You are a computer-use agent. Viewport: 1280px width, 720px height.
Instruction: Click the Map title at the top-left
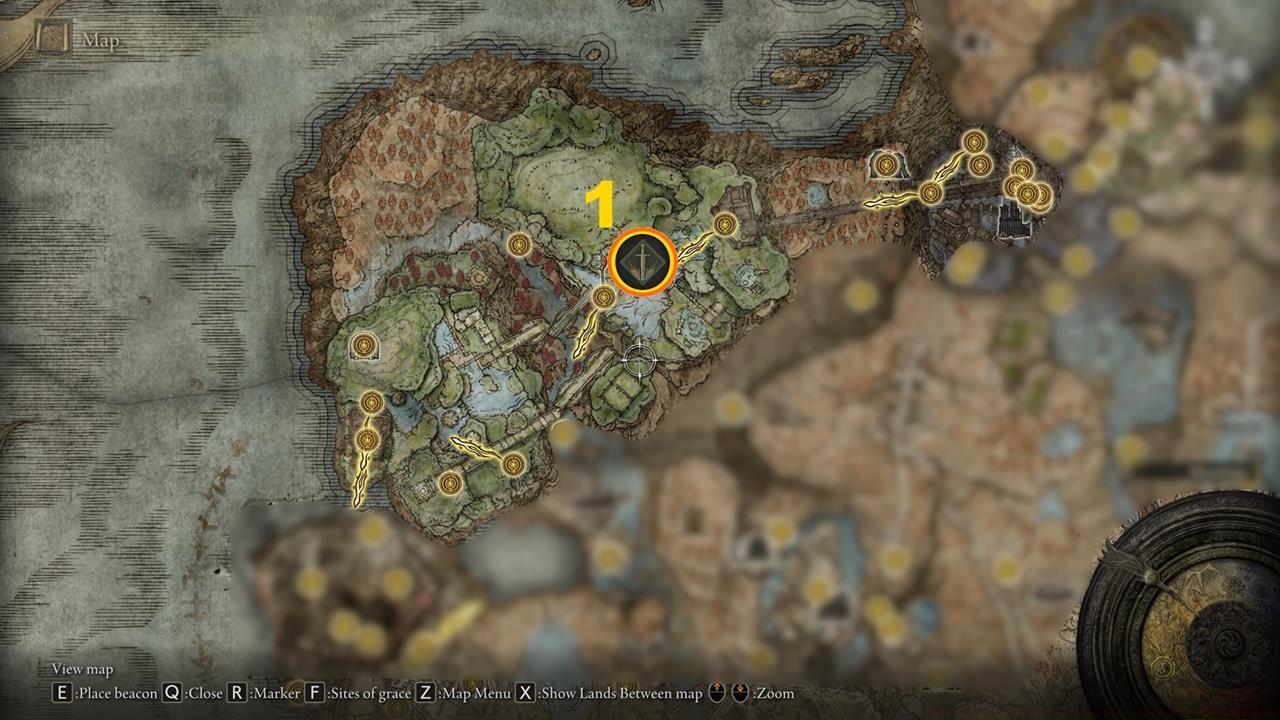(x=100, y=40)
